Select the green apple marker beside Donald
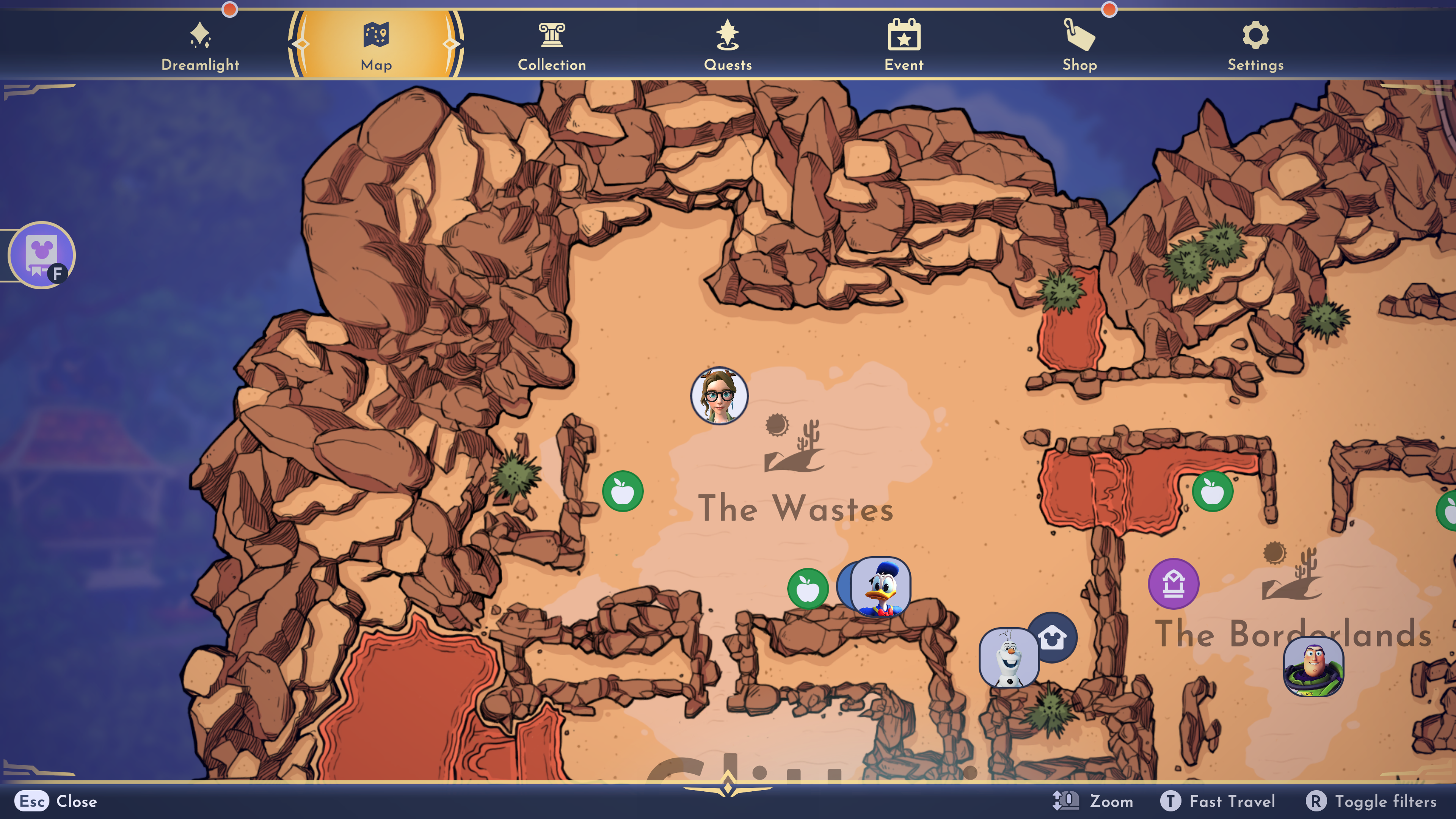 (808, 588)
